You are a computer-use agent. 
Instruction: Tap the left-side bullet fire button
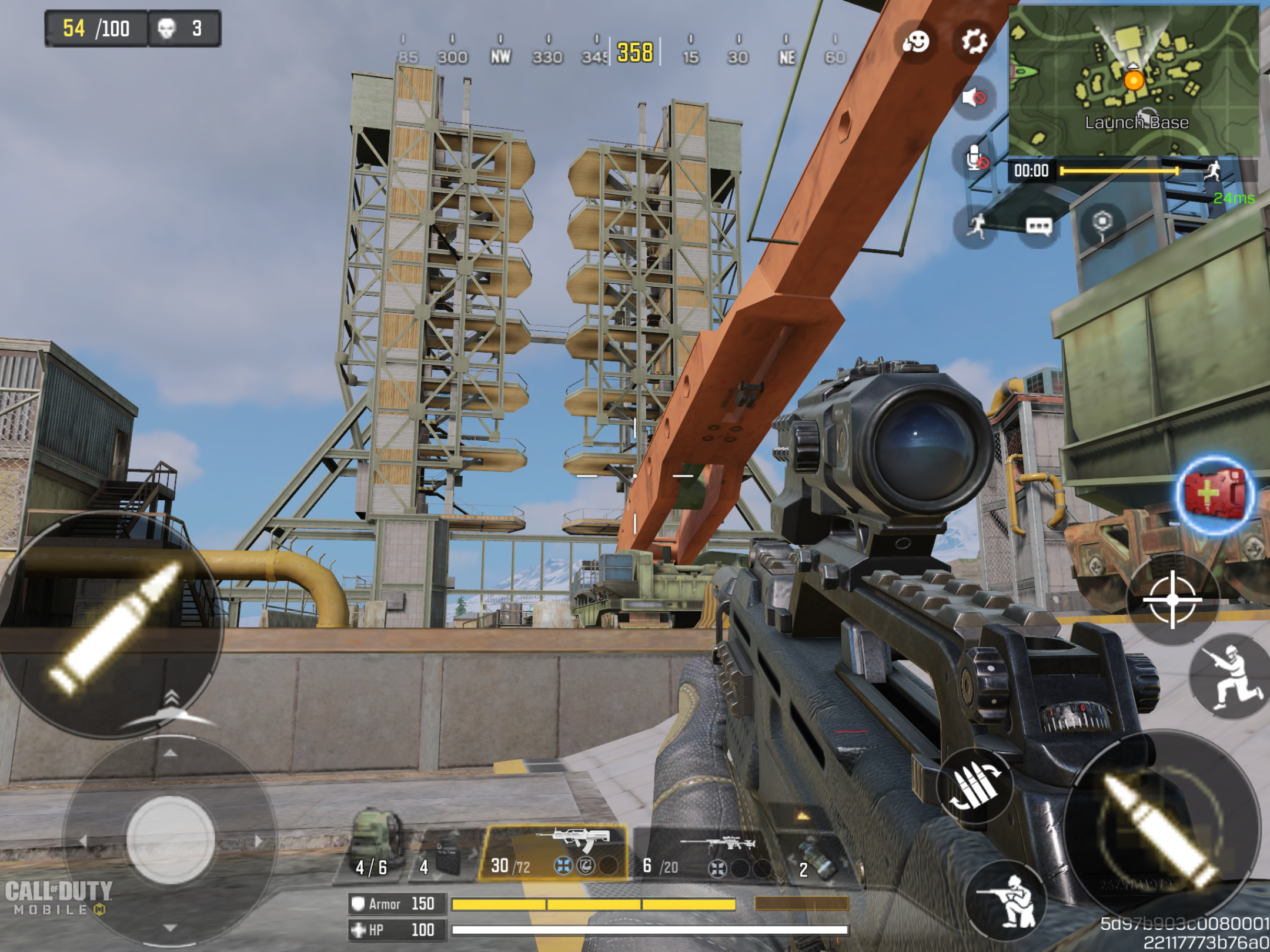[x=112, y=626]
